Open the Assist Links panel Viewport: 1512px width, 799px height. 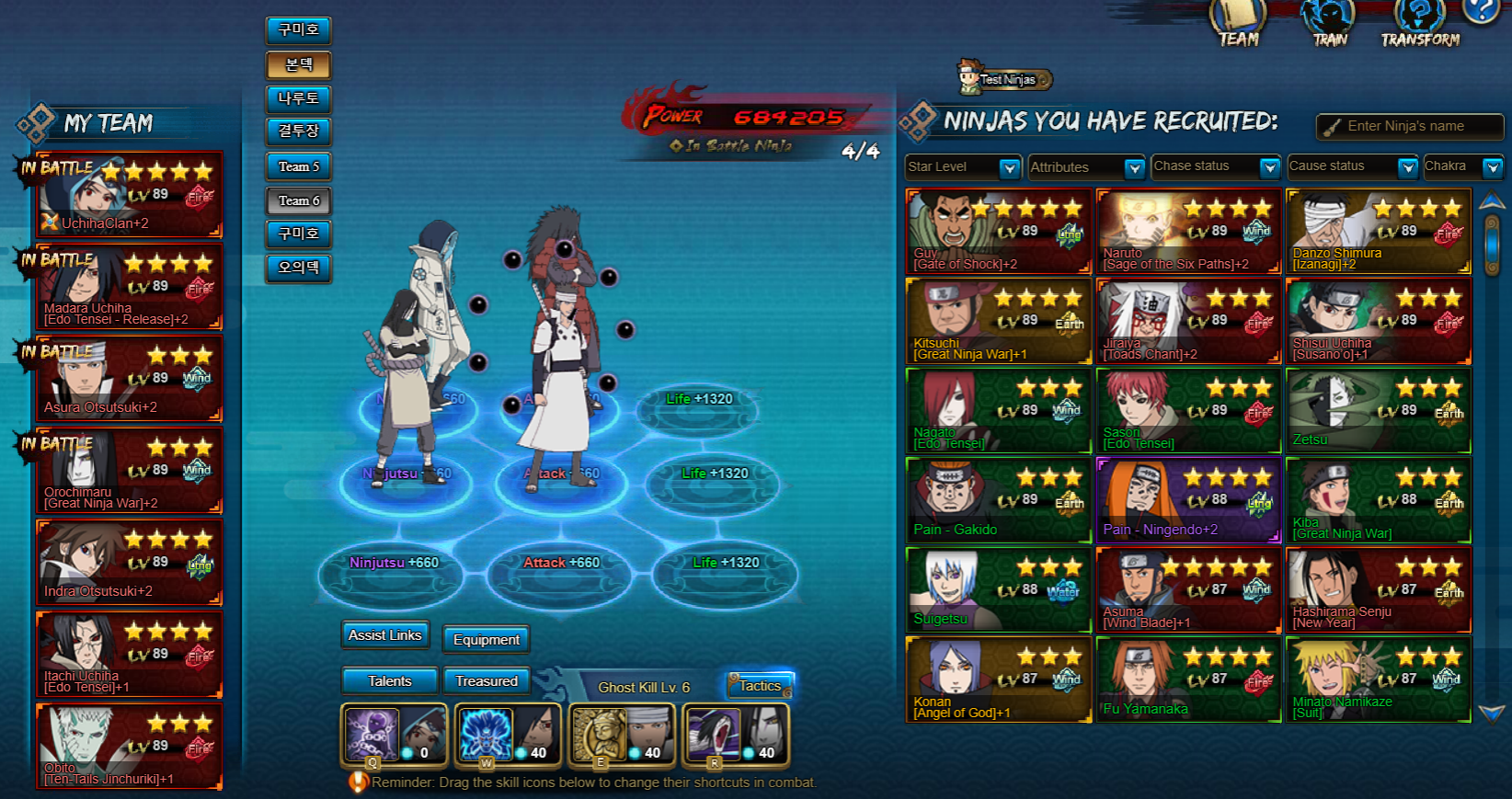[384, 635]
